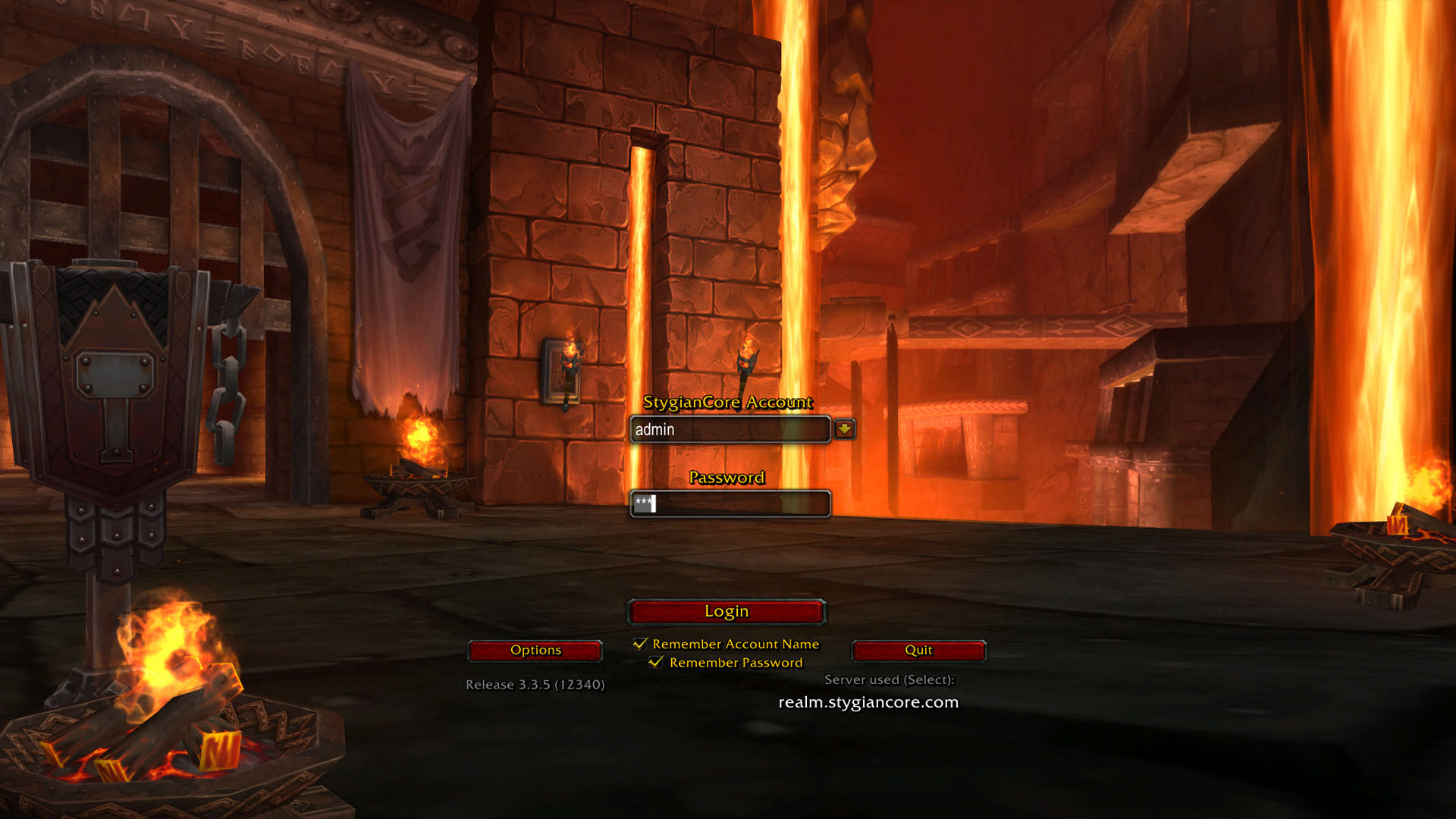Image resolution: width=1456 pixels, height=819 pixels.
Task: Open the saved accounts dropdown arrow
Action: click(844, 429)
